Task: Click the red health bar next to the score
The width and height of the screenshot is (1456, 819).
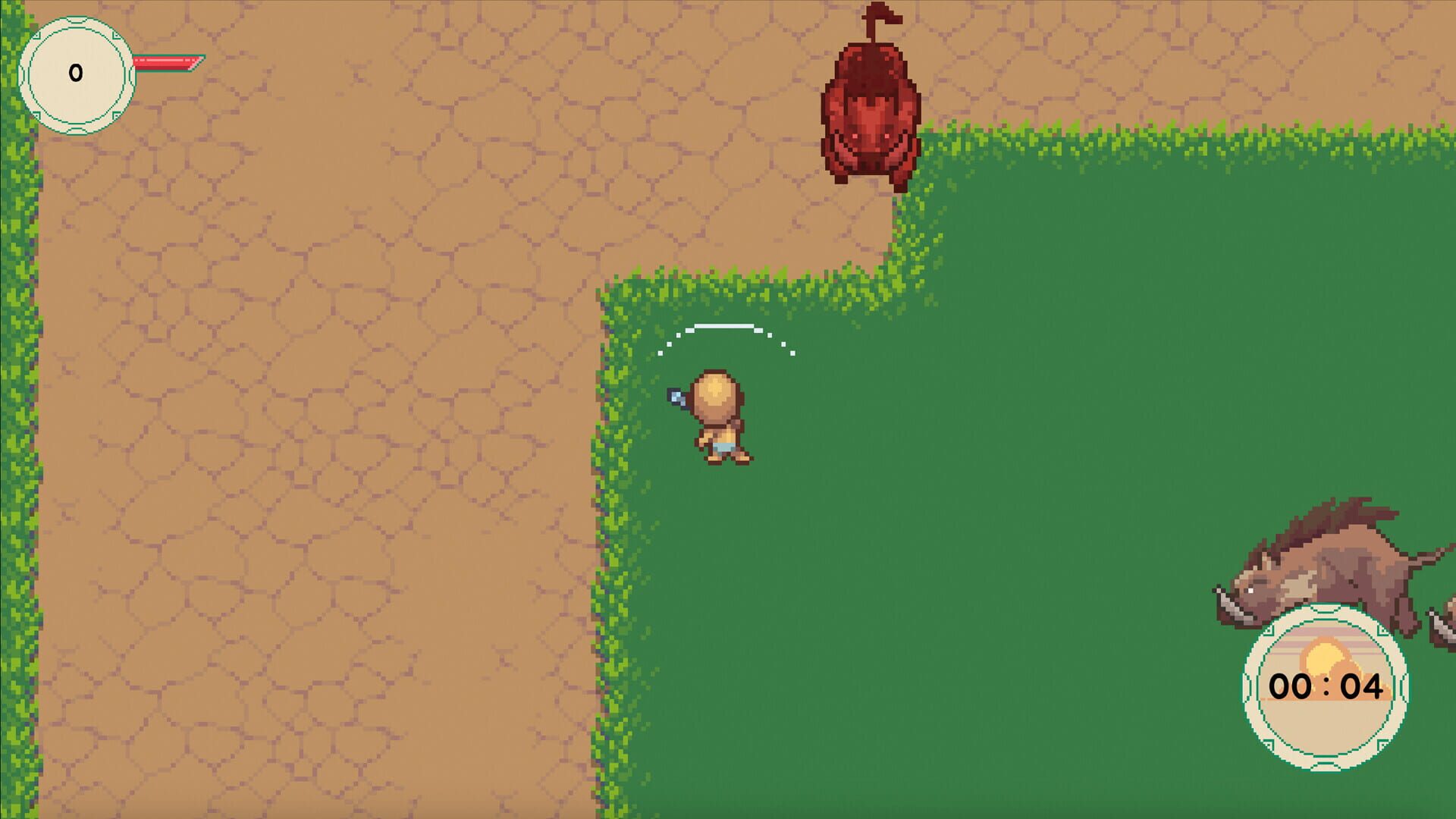Action: pos(163,64)
